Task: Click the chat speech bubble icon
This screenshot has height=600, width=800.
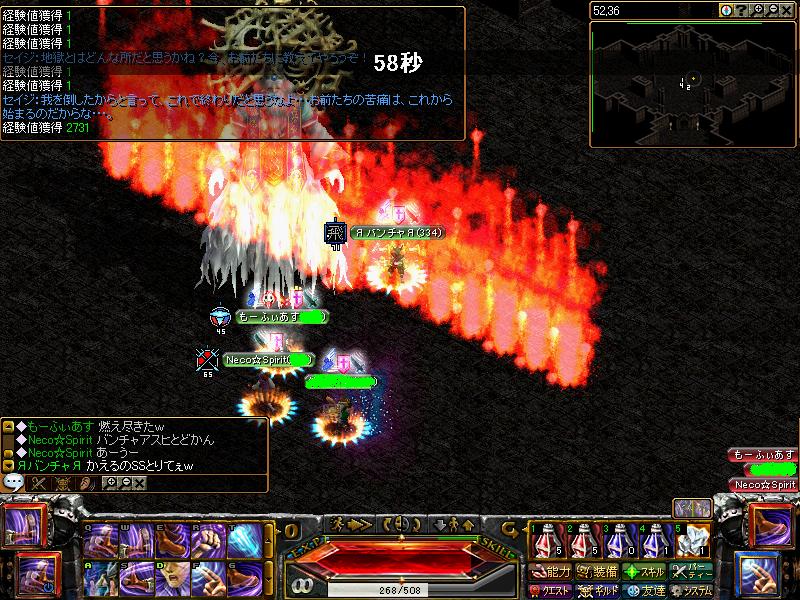Action: [x=14, y=483]
